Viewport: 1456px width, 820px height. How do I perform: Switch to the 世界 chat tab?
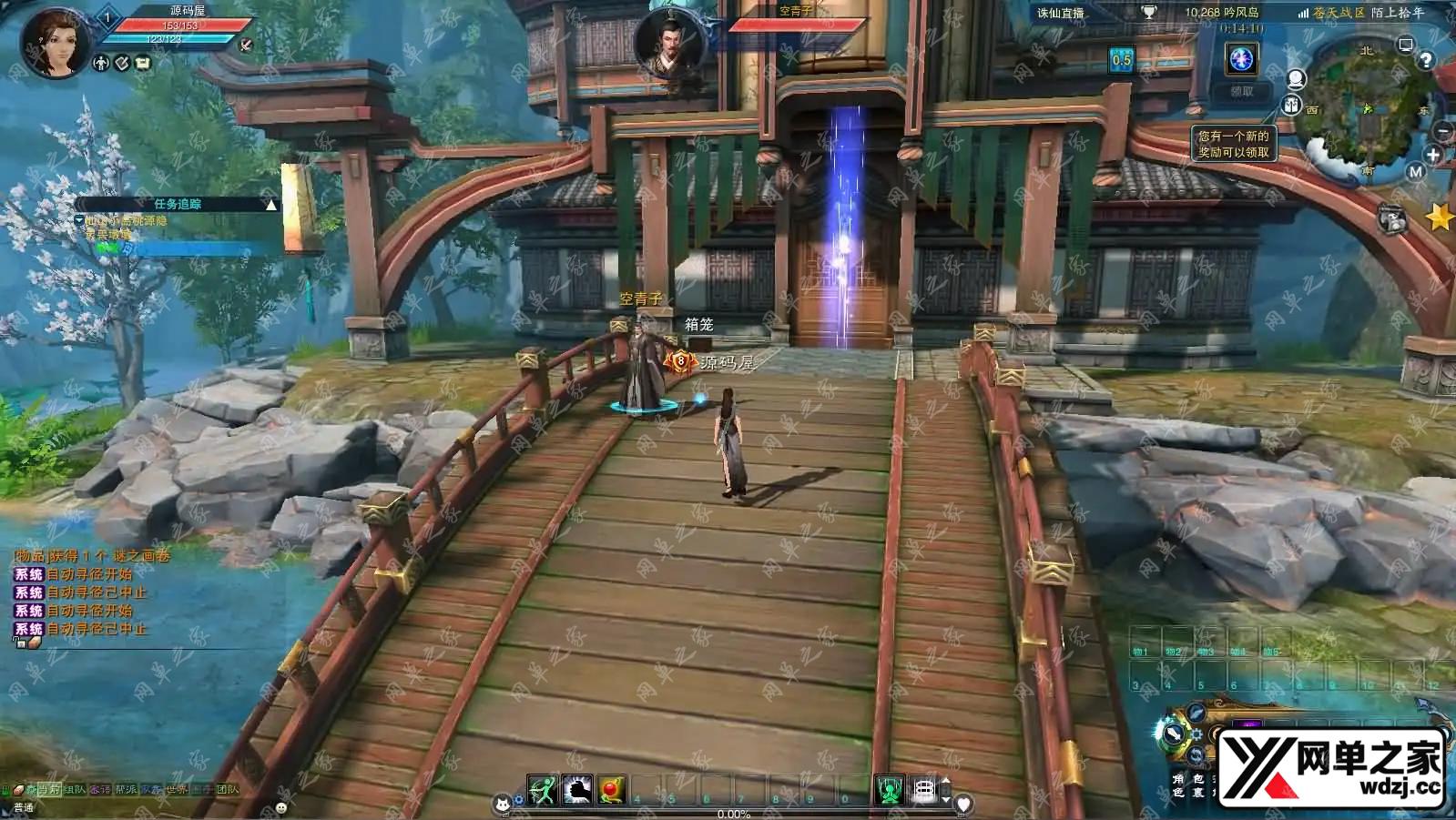[x=176, y=790]
